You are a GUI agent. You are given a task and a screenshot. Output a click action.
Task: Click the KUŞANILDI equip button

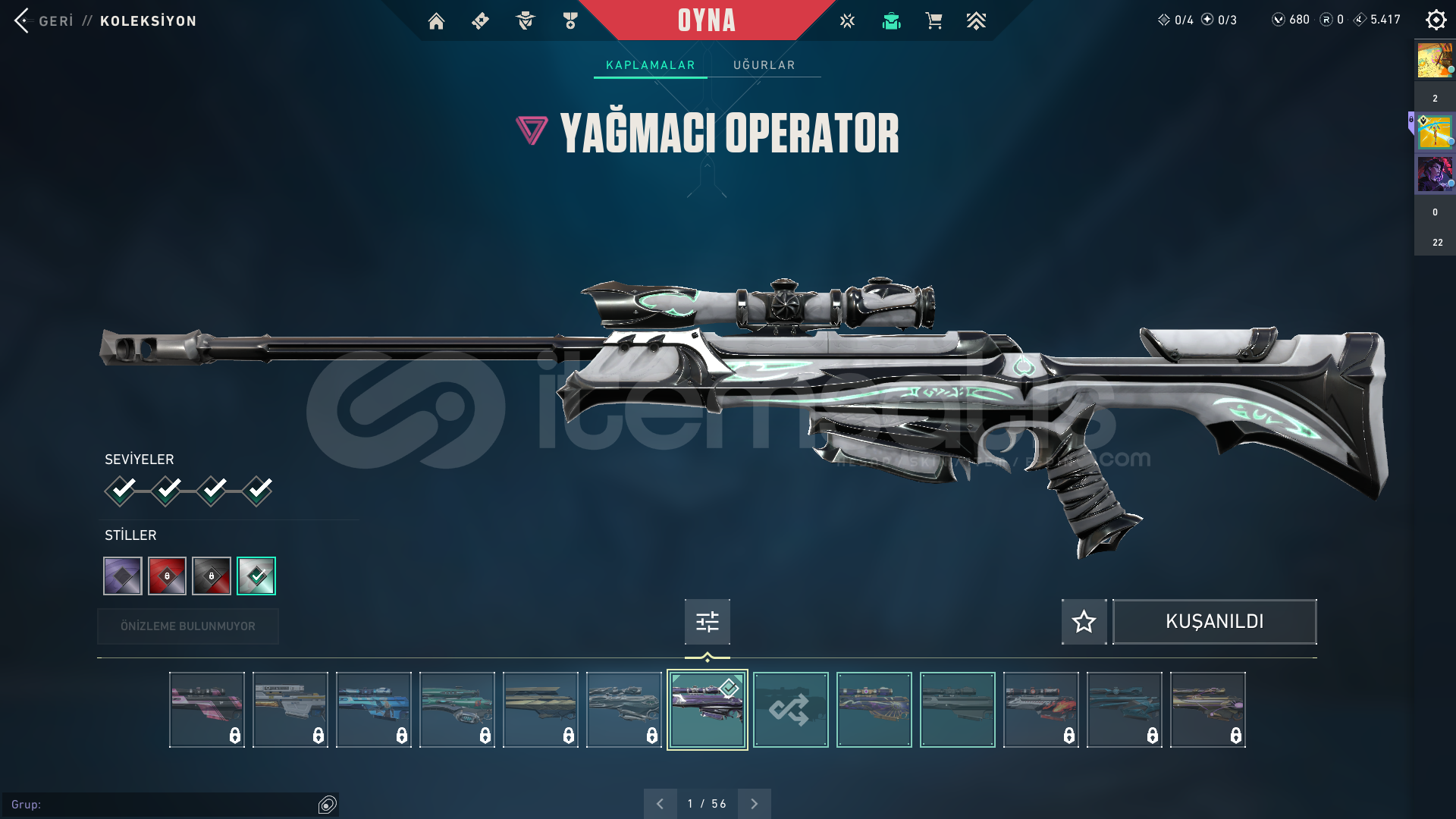(1214, 622)
